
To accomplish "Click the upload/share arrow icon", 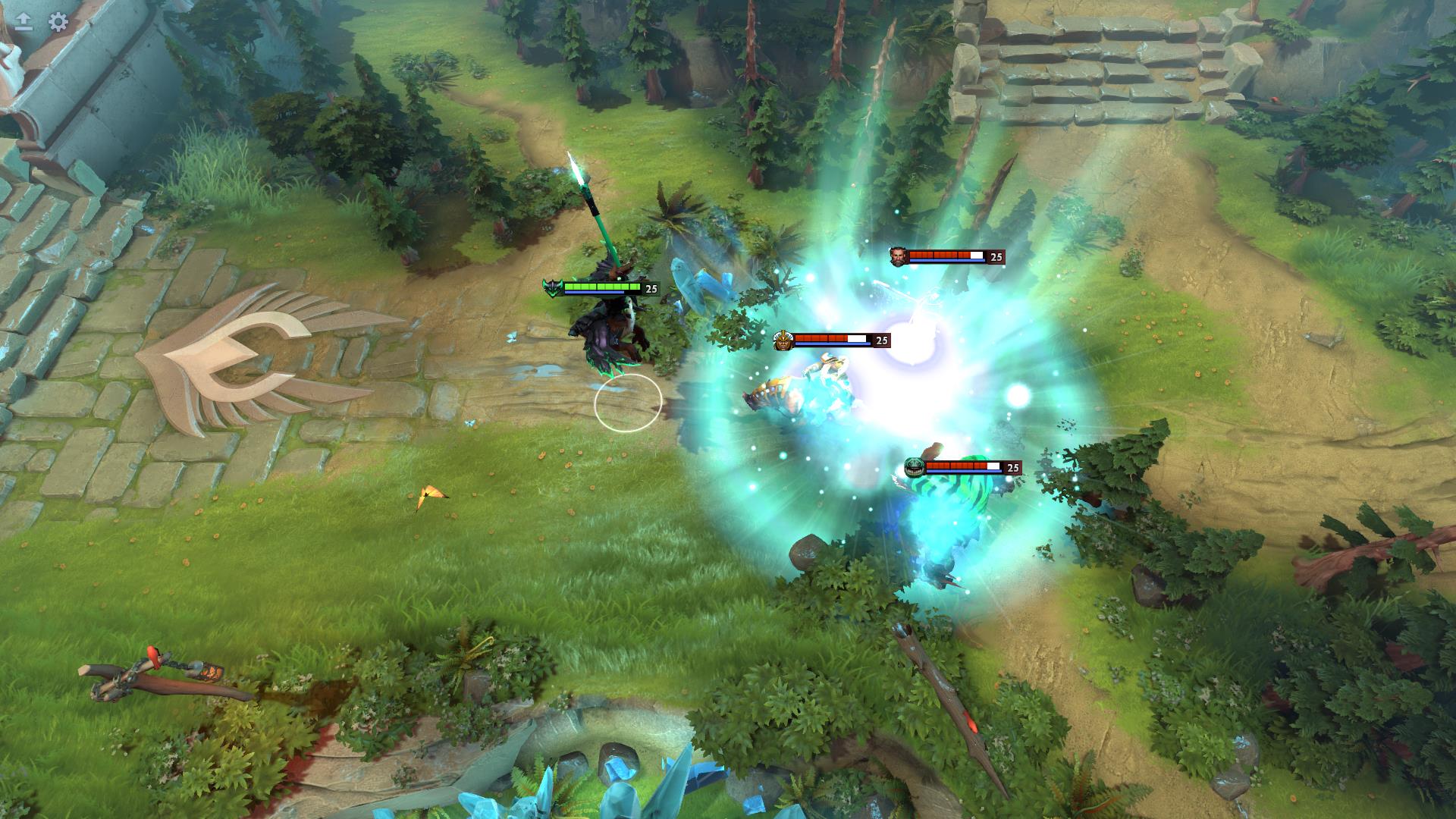I will click(23, 21).
